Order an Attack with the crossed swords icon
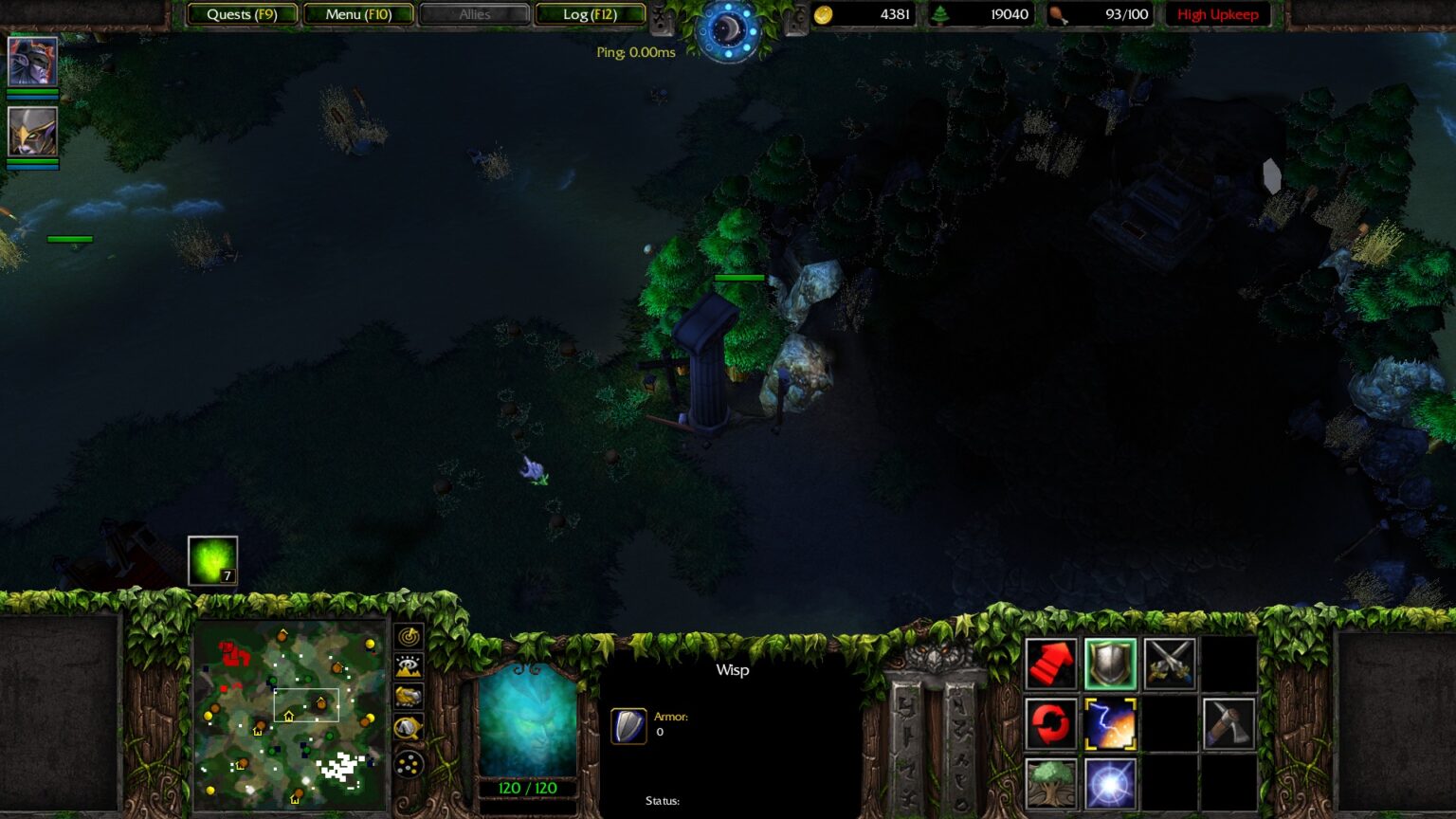 [x=1168, y=662]
